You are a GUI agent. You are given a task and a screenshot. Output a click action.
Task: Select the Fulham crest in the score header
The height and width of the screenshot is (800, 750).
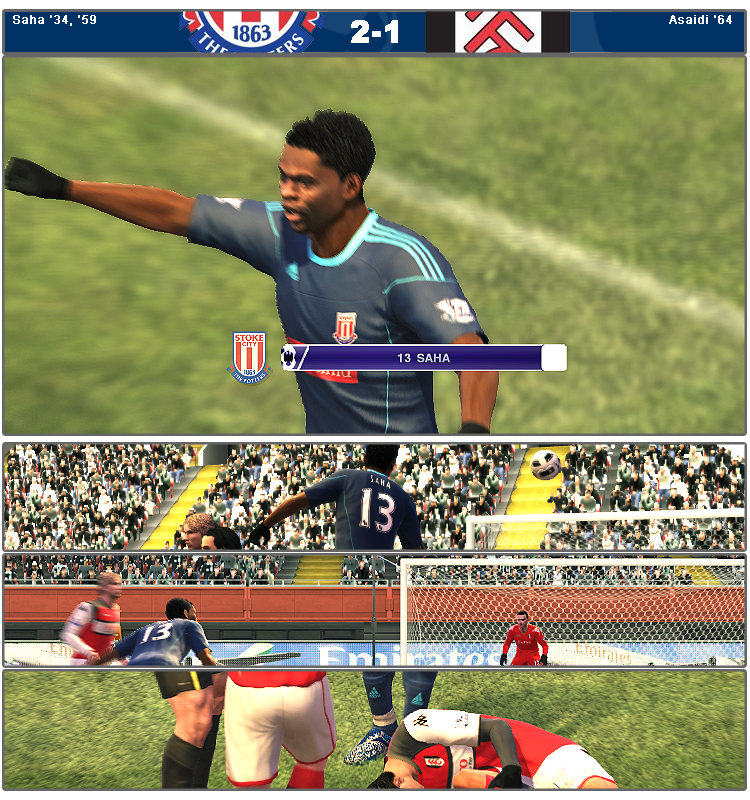click(497, 31)
